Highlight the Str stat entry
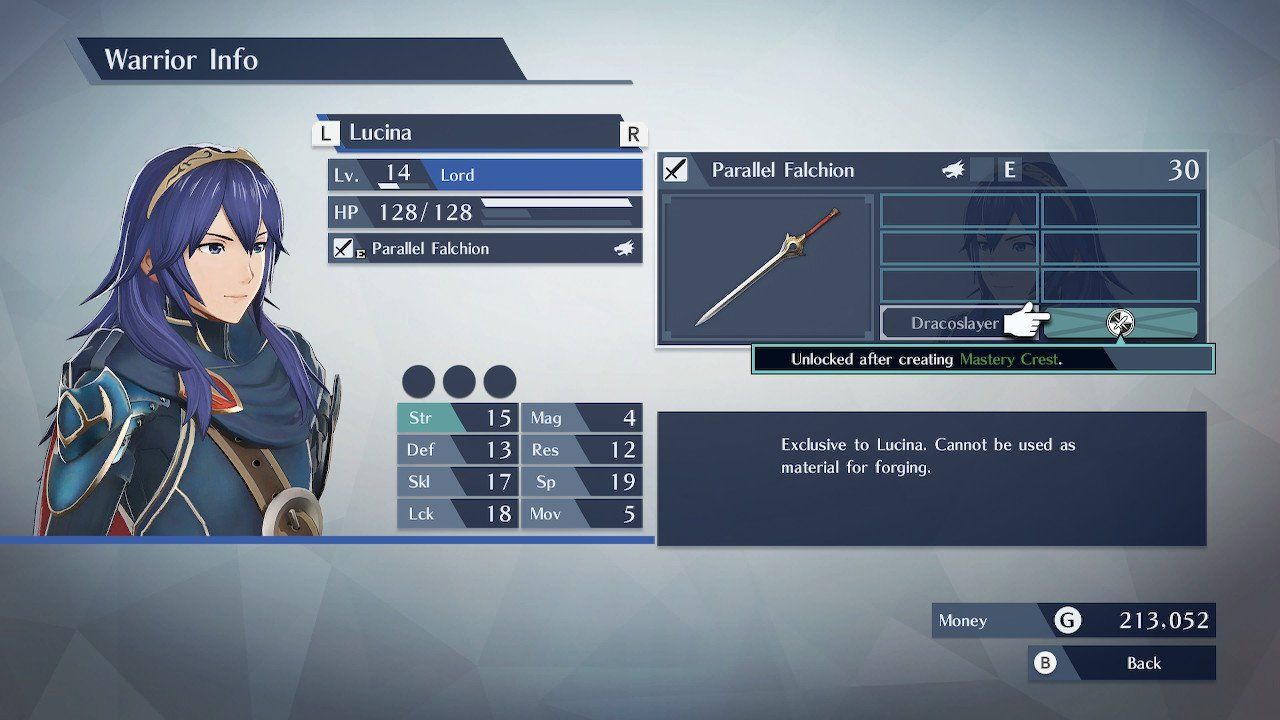 click(457, 417)
